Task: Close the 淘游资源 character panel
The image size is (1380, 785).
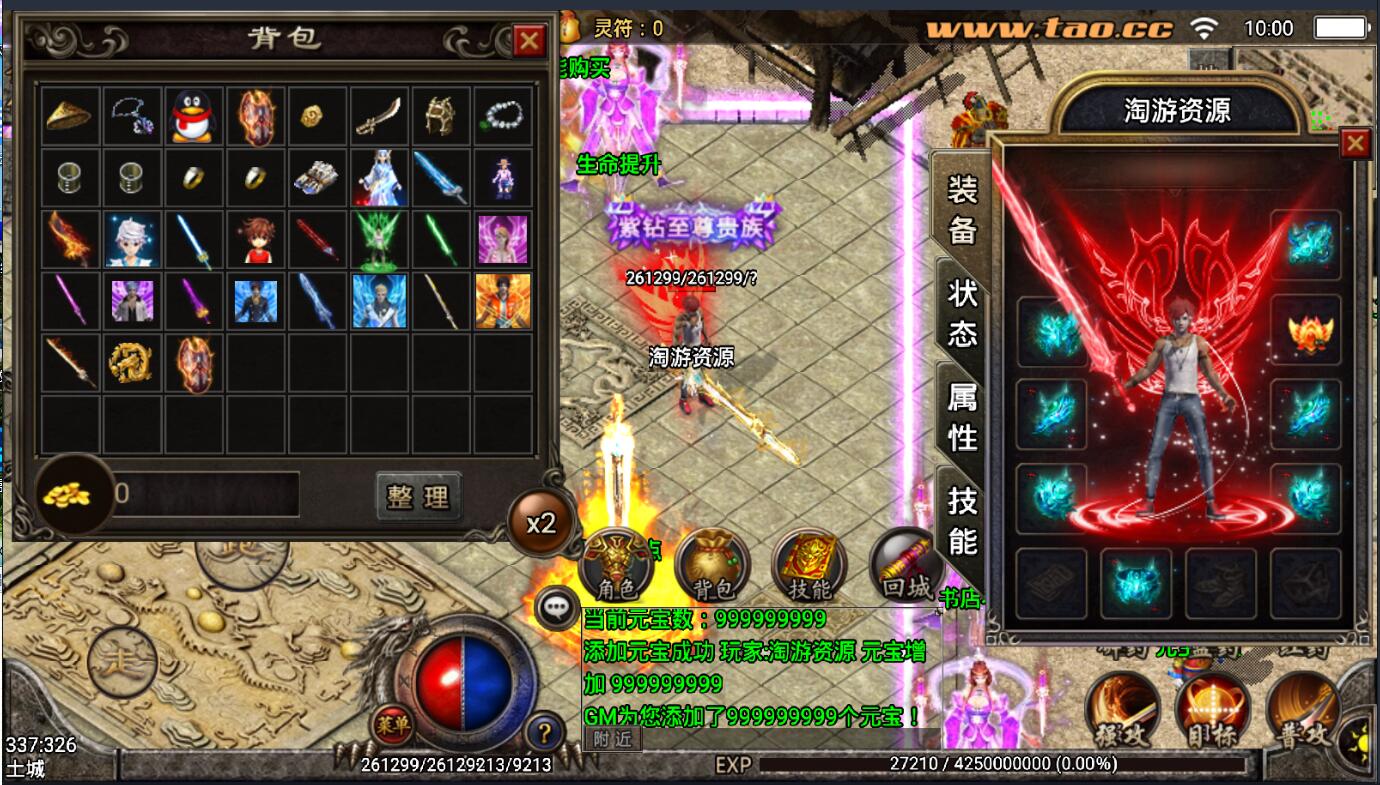Action: 1355,144
